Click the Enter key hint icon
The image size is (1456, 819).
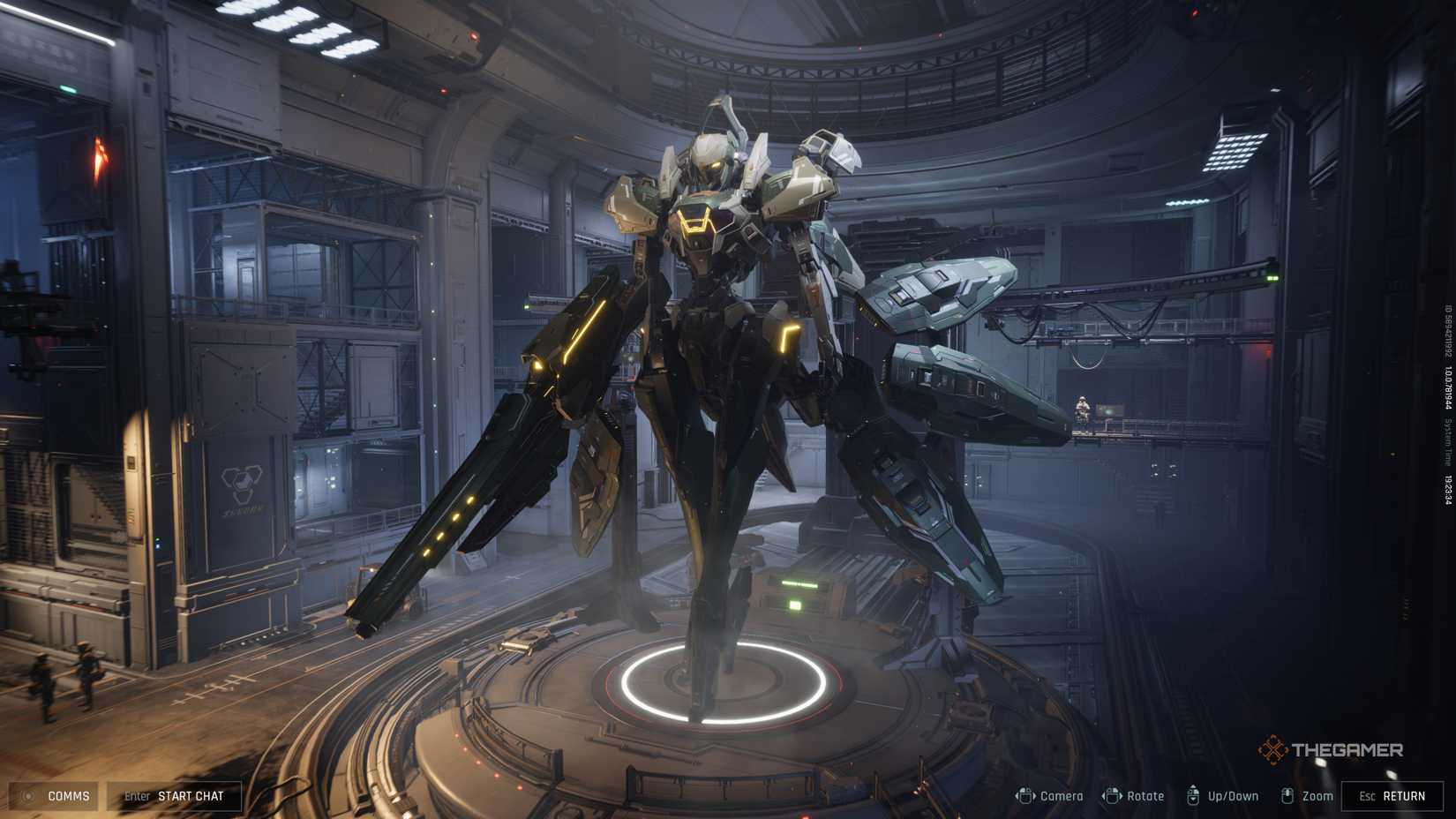pos(138,795)
